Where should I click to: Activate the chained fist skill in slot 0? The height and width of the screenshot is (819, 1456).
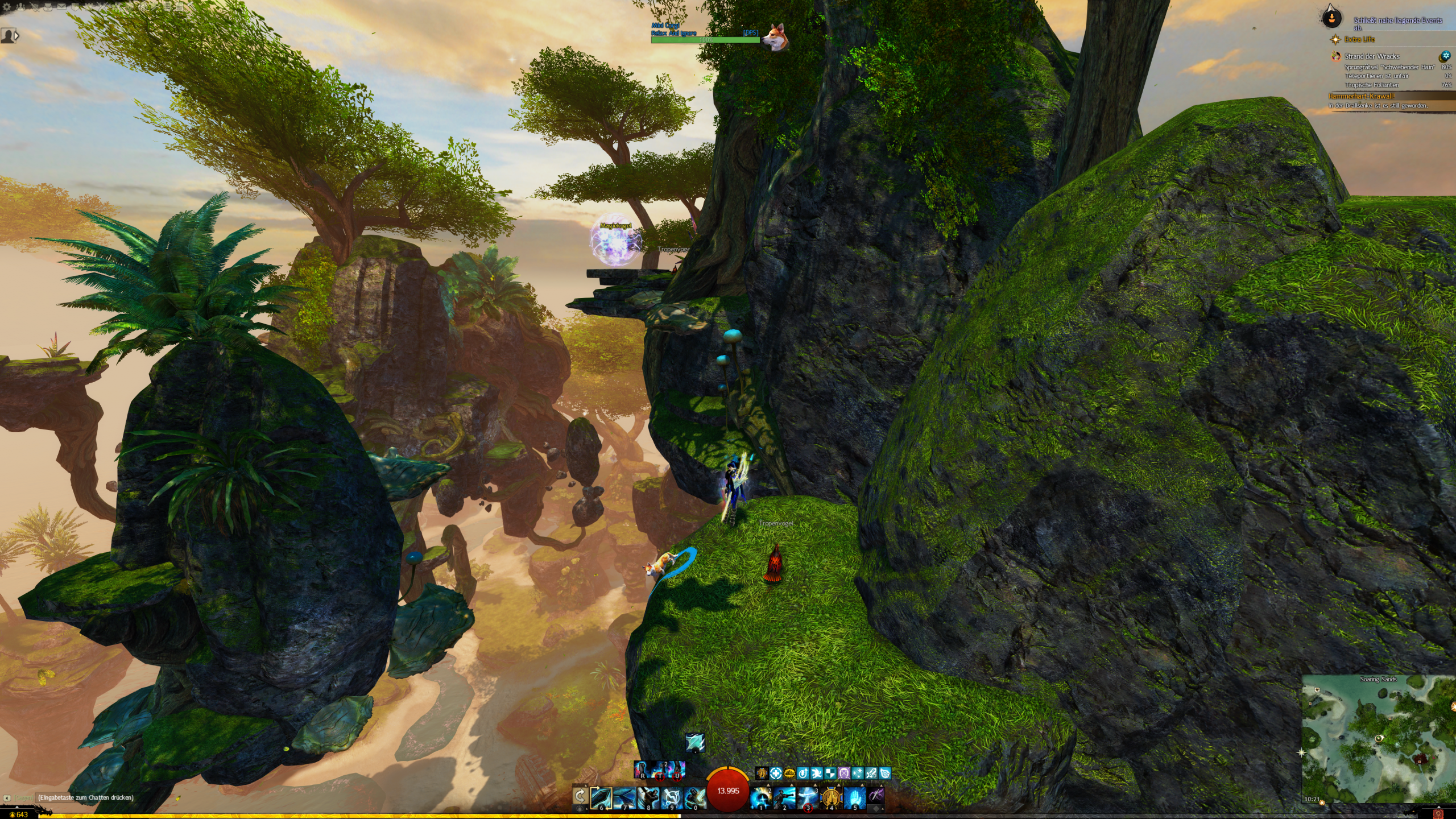coord(694,798)
